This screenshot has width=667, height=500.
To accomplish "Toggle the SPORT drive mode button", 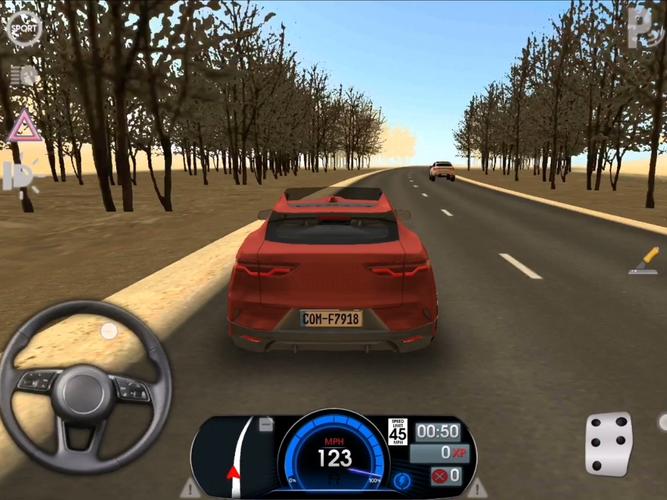I will click(x=22, y=28).
